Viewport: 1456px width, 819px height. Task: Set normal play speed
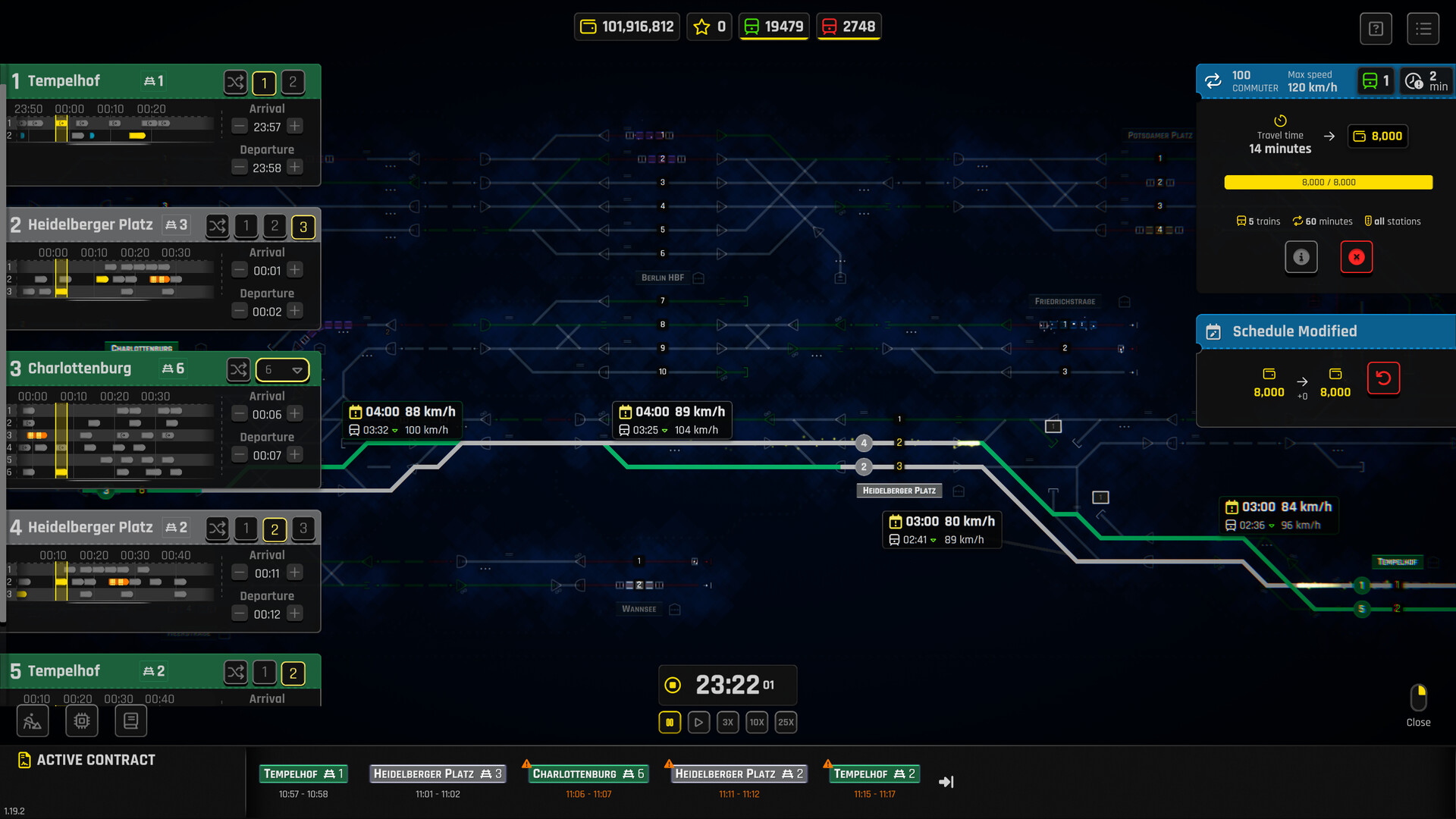click(x=698, y=722)
